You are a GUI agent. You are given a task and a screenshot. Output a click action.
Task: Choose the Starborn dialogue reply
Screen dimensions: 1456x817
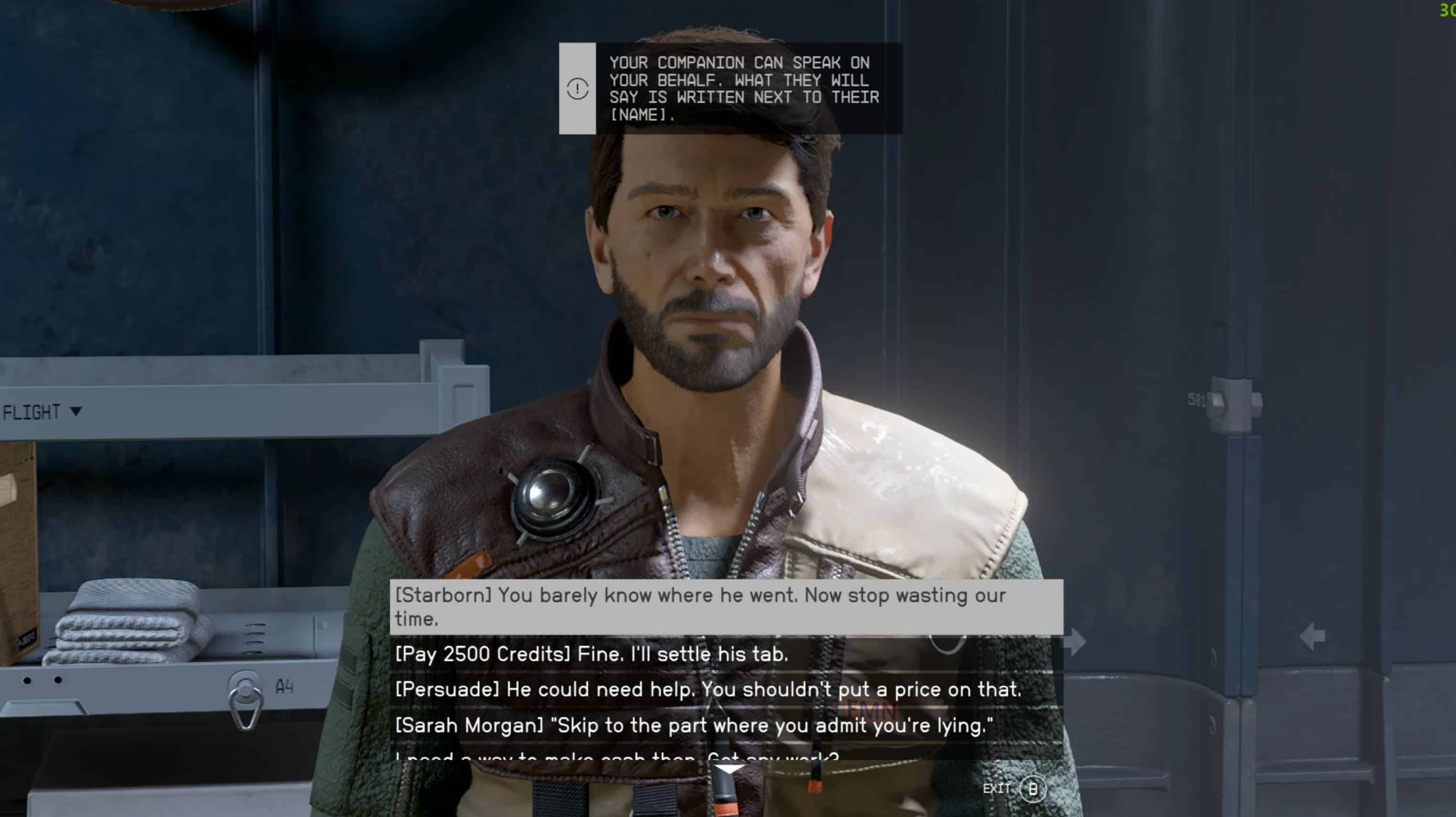click(x=726, y=607)
